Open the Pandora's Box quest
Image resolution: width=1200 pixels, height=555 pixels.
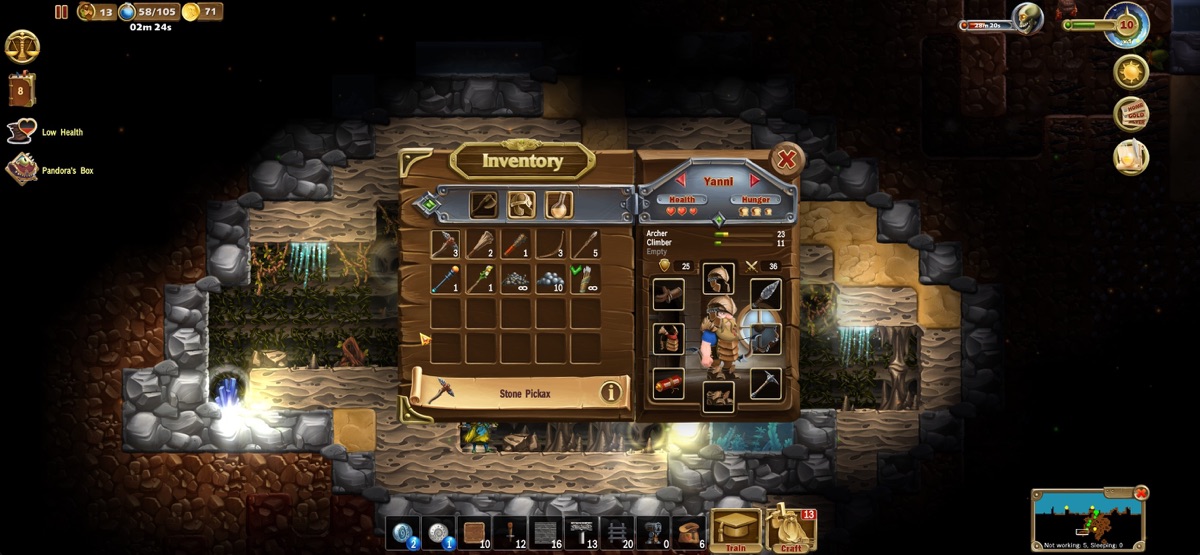point(24,170)
